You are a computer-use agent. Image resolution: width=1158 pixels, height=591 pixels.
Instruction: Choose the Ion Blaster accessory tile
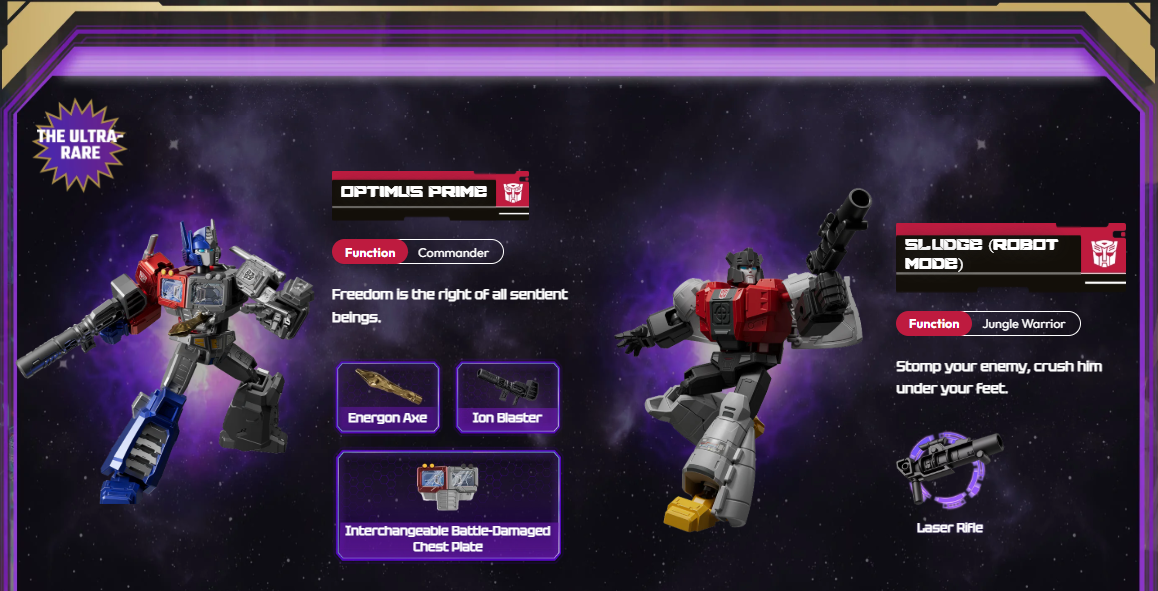click(x=507, y=397)
